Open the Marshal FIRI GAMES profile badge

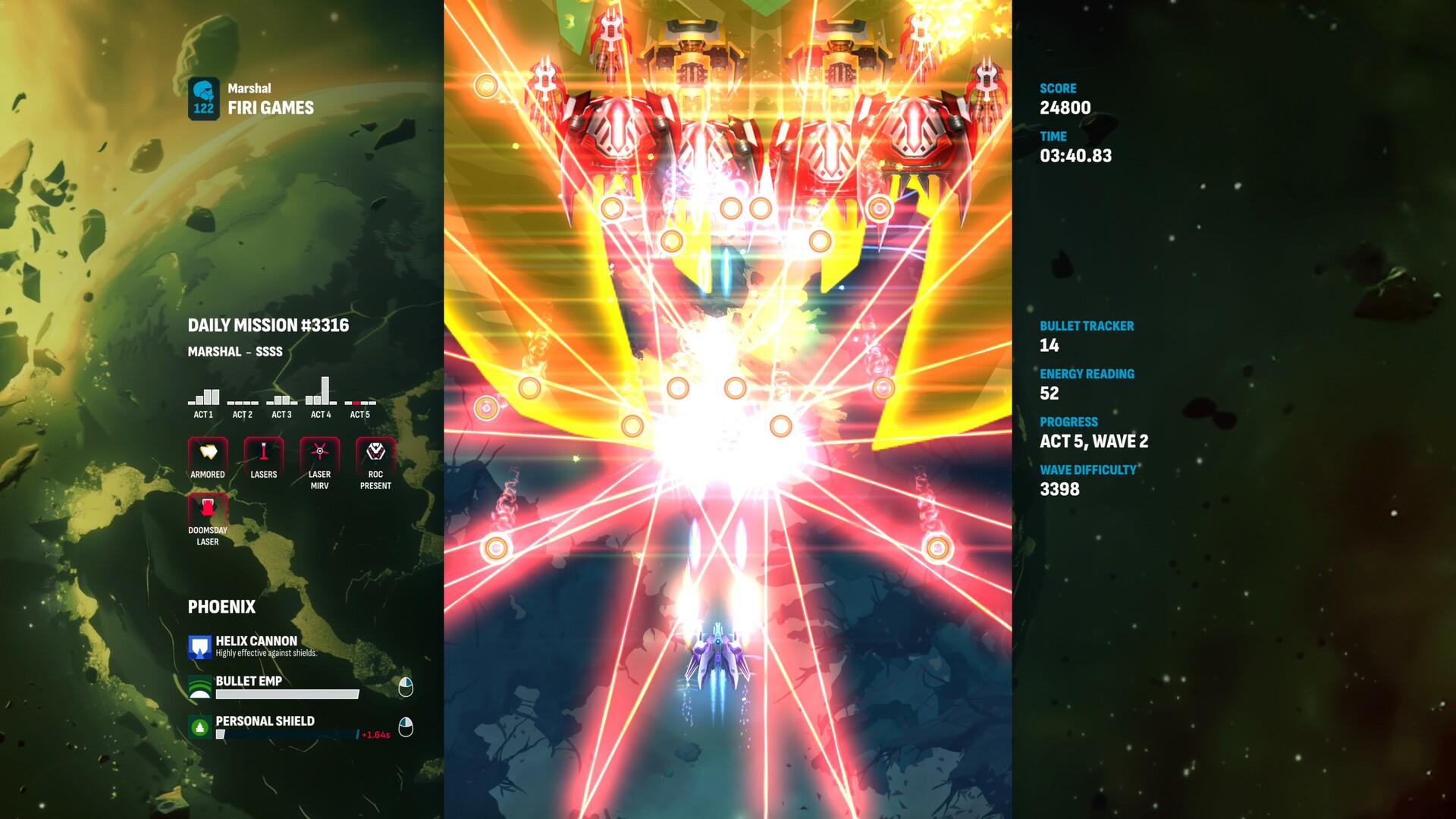coord(203,99)
